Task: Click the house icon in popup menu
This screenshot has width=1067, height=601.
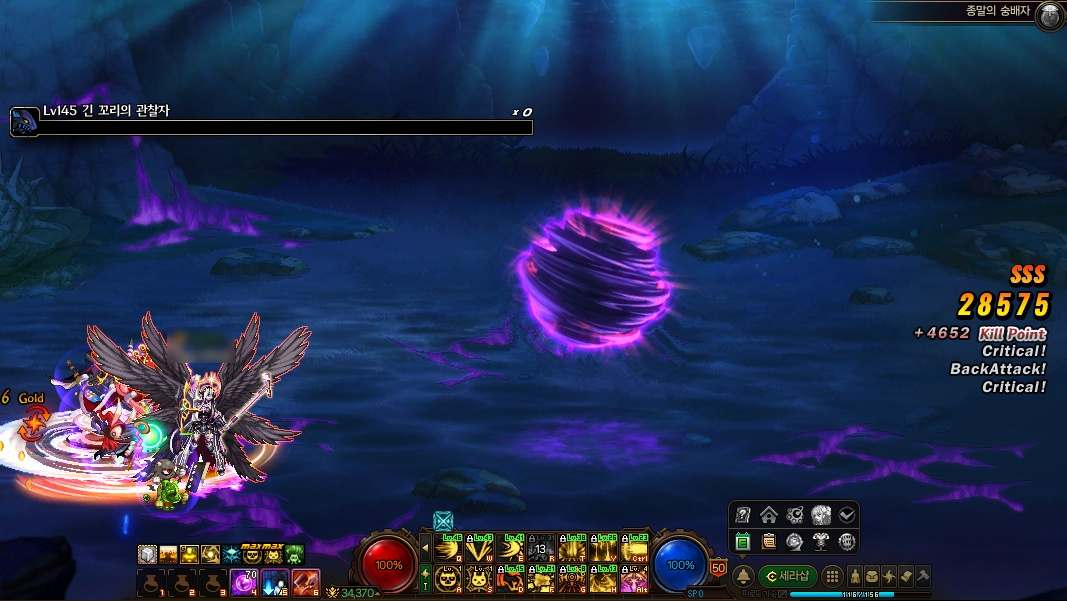Action: click(x=768, y=515)
